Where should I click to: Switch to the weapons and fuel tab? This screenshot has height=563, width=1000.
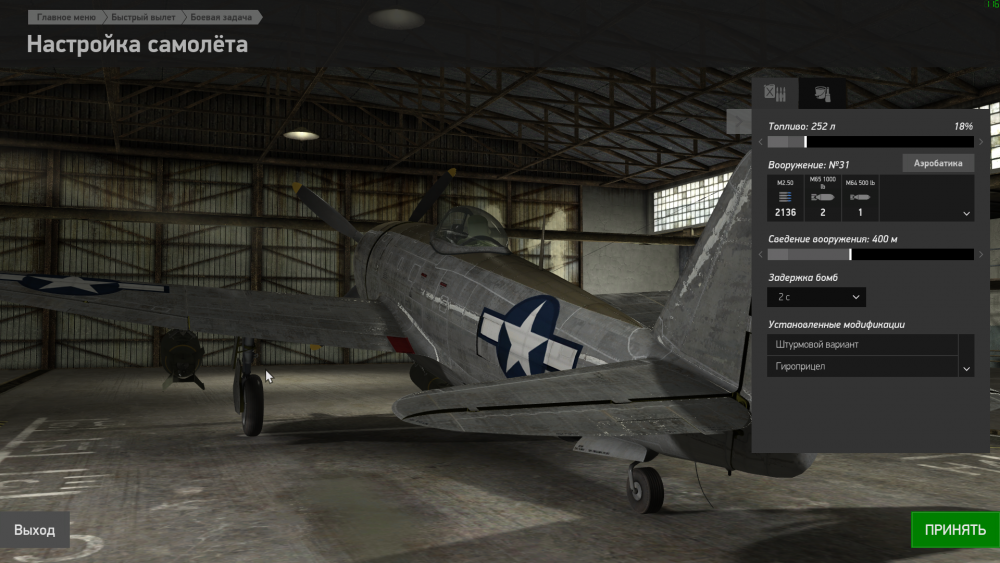click(x=775, y=93)
